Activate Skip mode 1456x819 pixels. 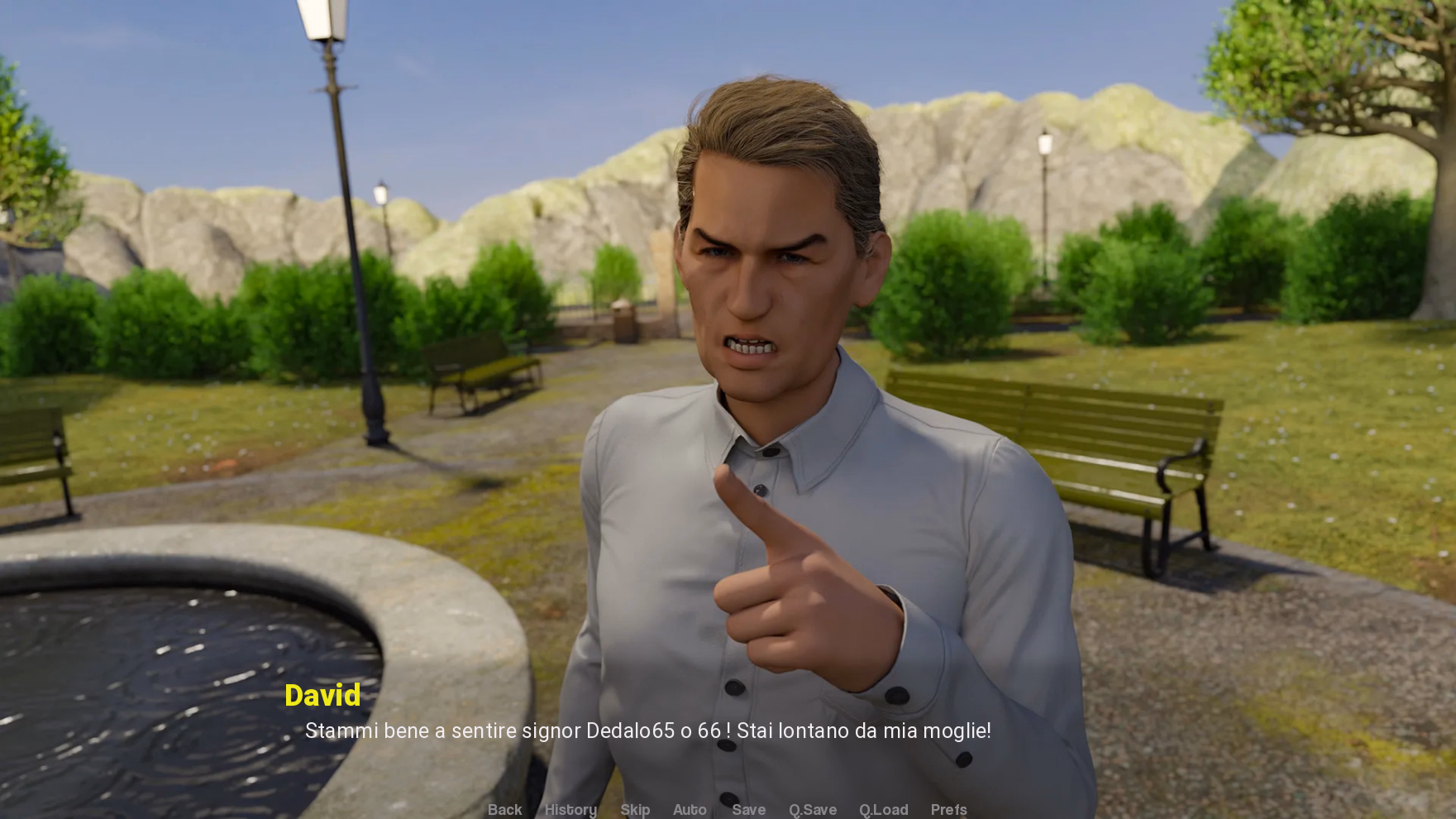[x=635, y=809]
